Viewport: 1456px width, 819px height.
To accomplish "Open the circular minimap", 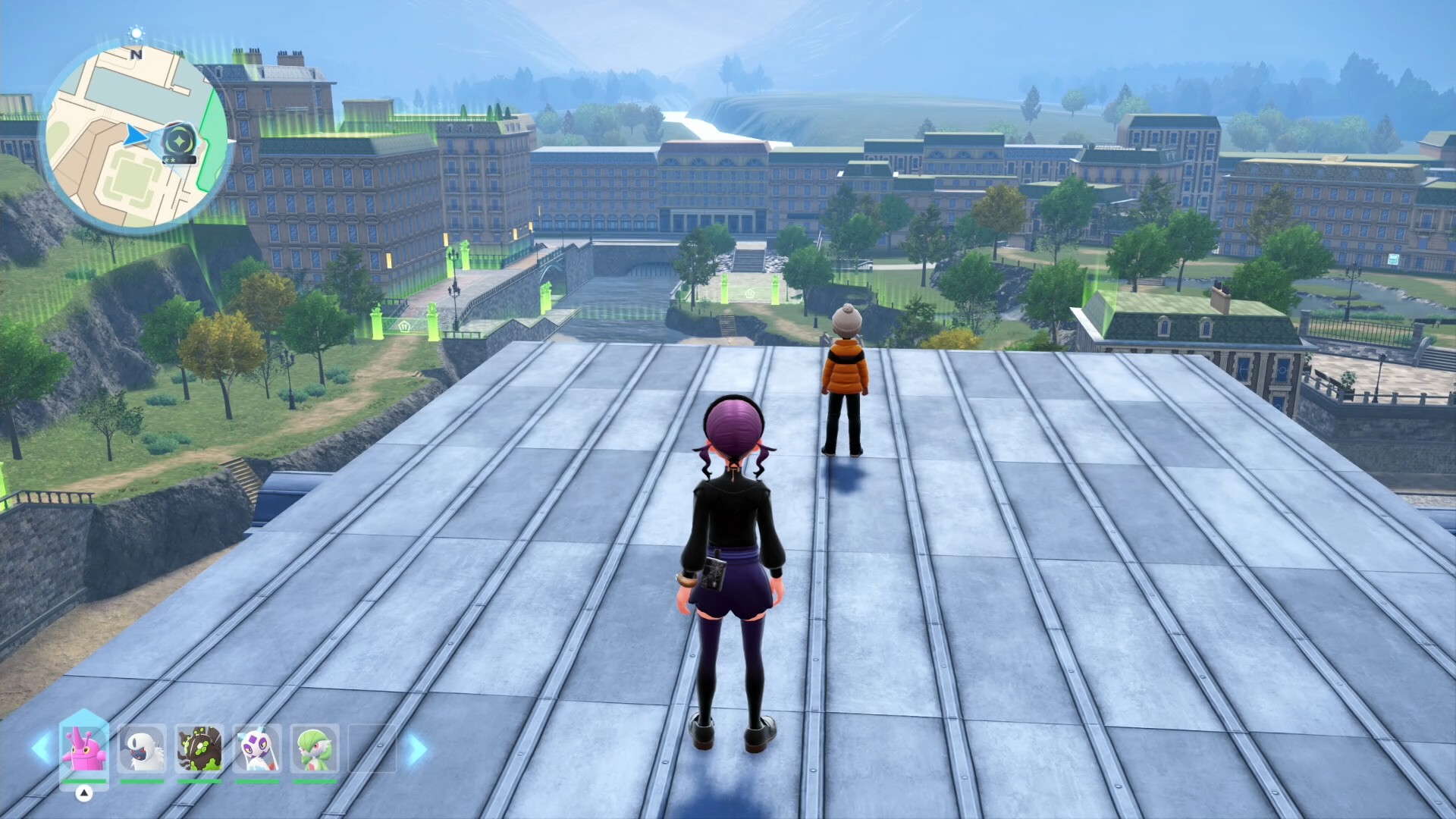I will (x=136, y=138).
